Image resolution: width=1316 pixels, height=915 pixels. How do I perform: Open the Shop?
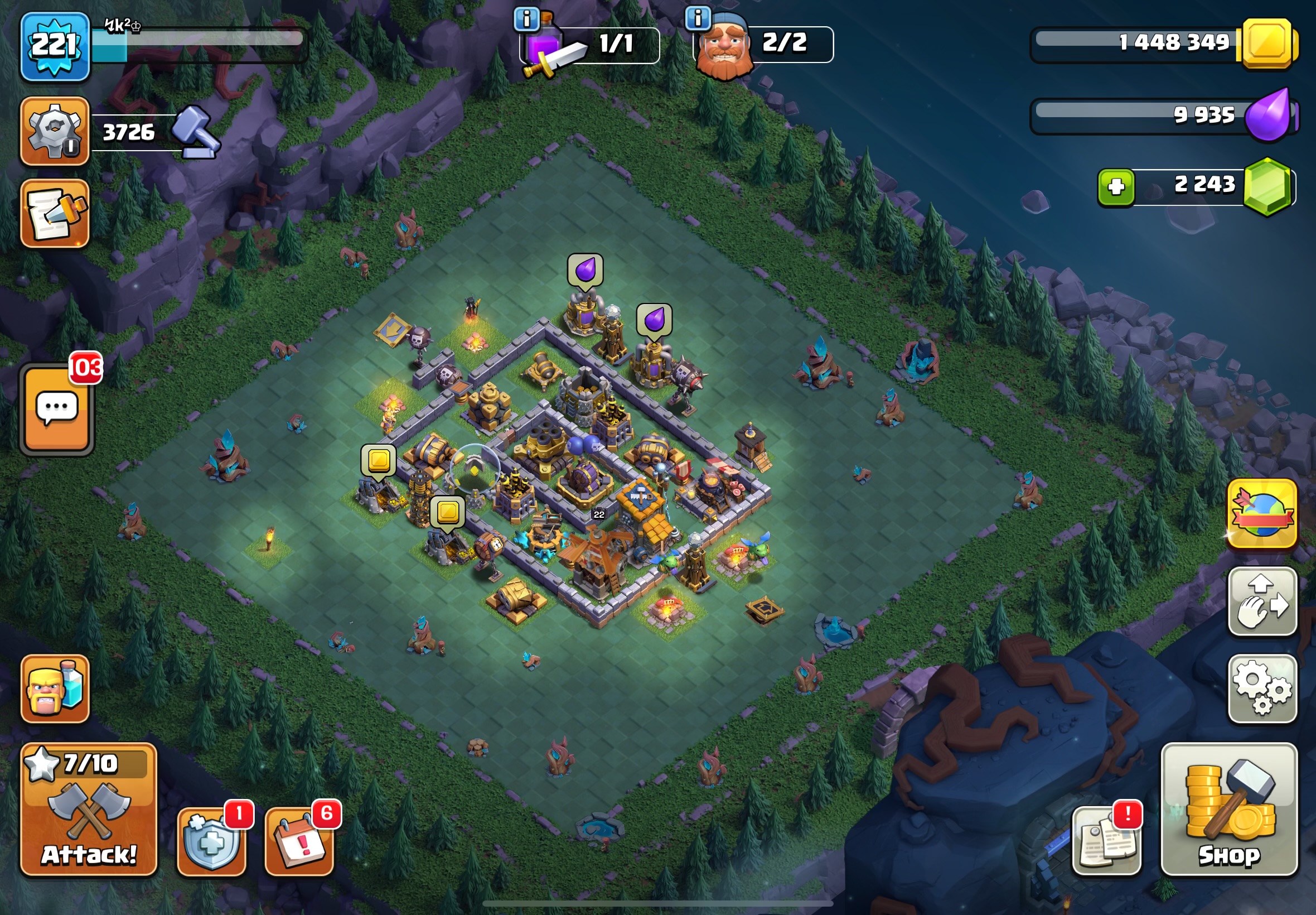[x=1229, y=810]
